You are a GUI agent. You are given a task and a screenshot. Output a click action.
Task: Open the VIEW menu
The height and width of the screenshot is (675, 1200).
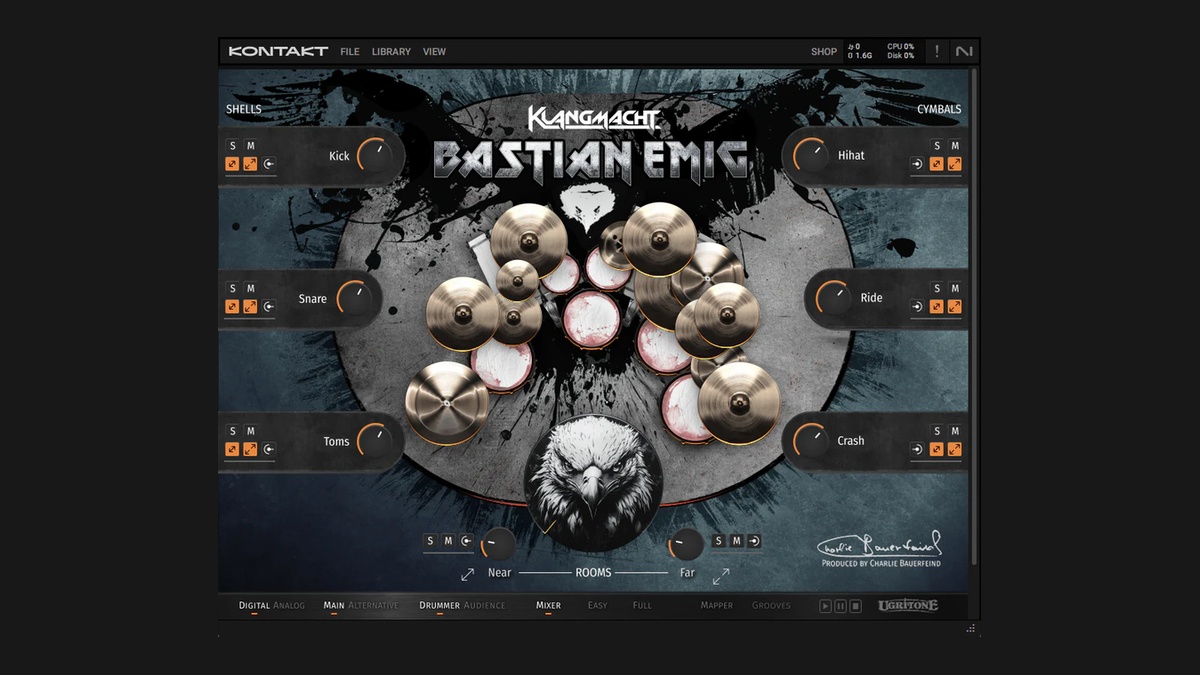point(434,52)
